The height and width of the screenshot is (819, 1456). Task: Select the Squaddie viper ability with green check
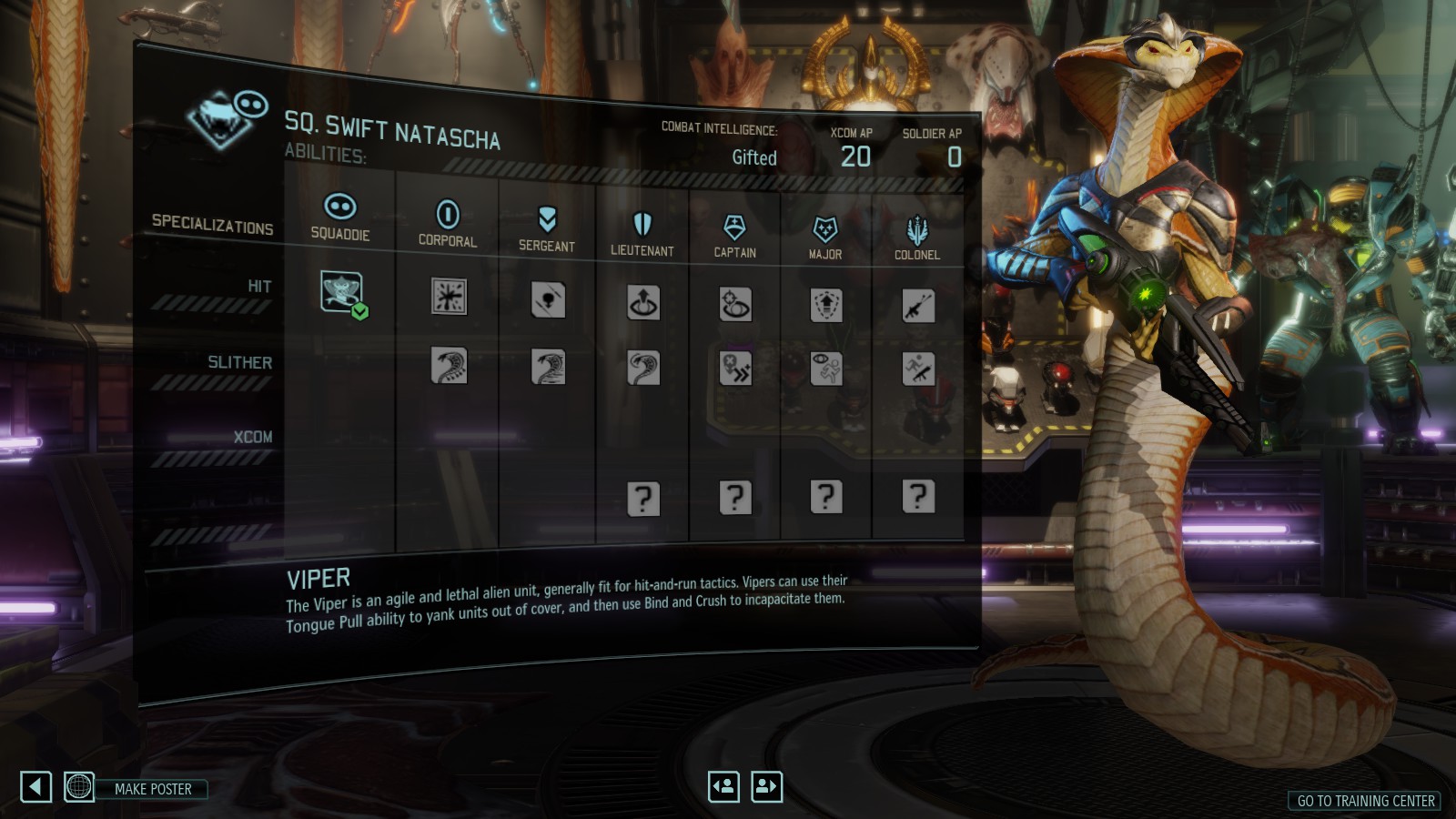[341, 292]
